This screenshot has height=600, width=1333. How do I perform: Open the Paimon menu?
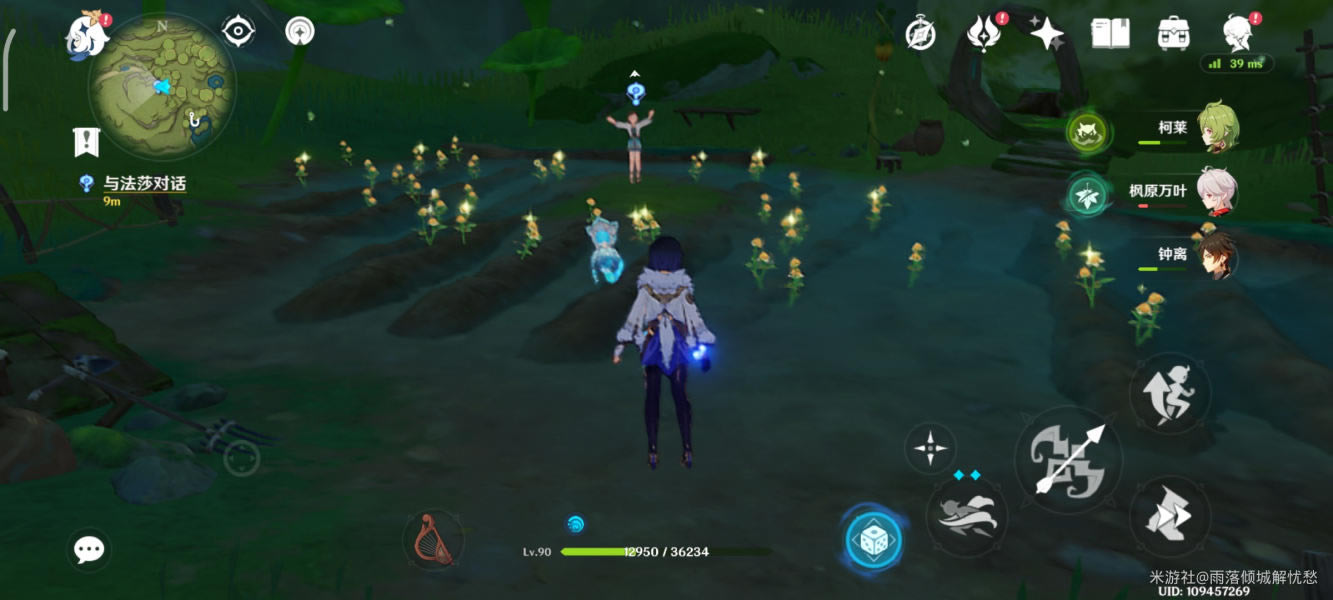[x=88, y=36]
